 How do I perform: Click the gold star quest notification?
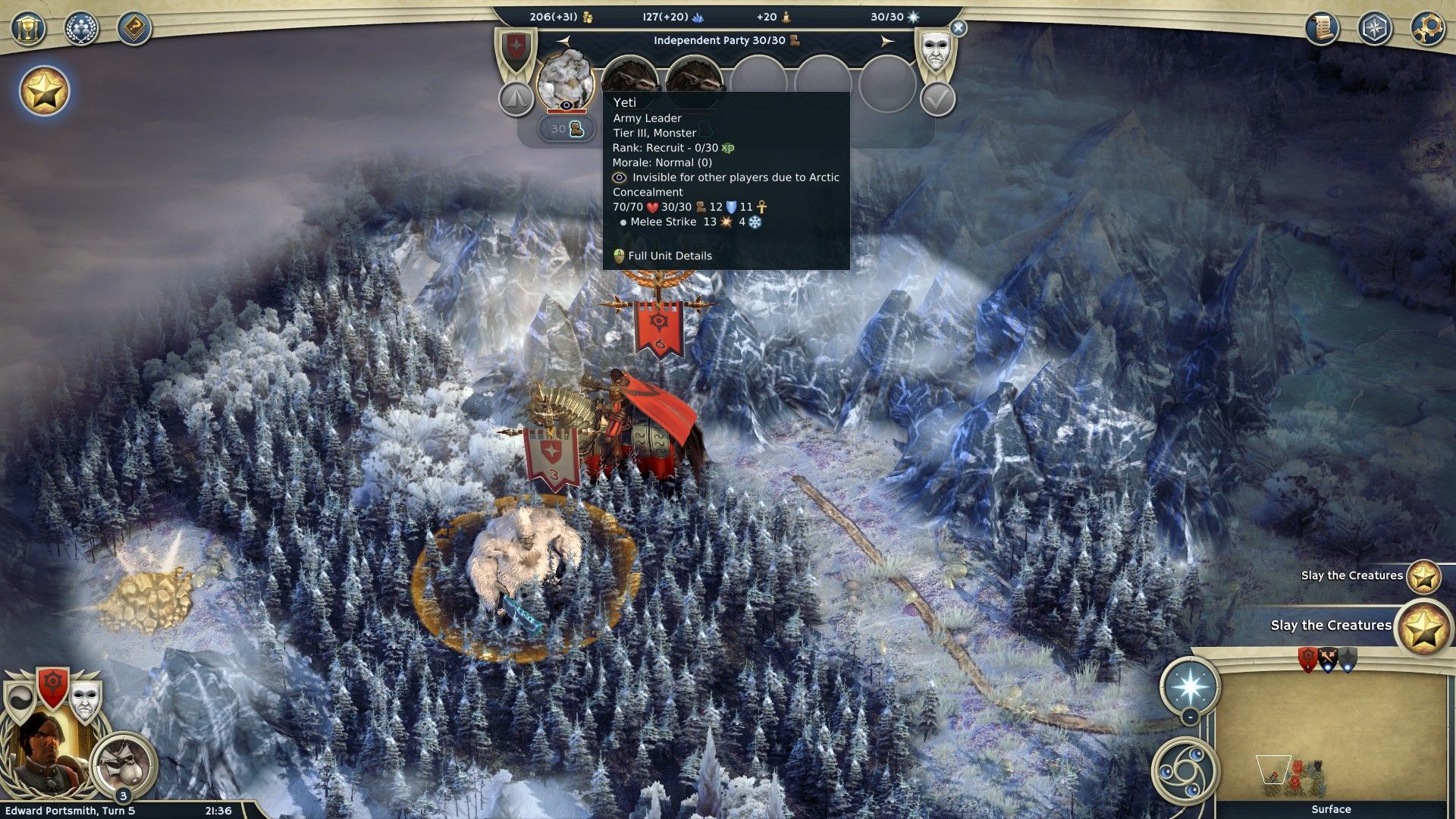[x=44, y=92]
